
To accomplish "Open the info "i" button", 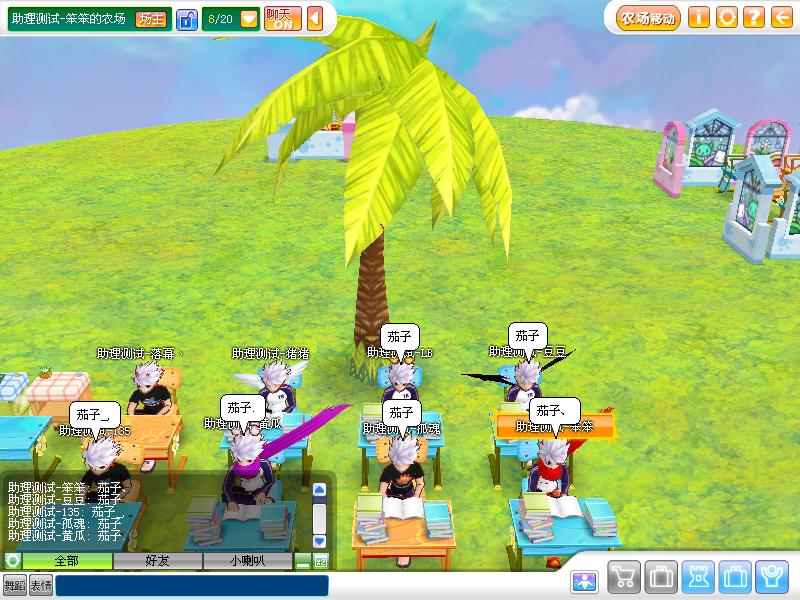I will (x=699, y=17).
